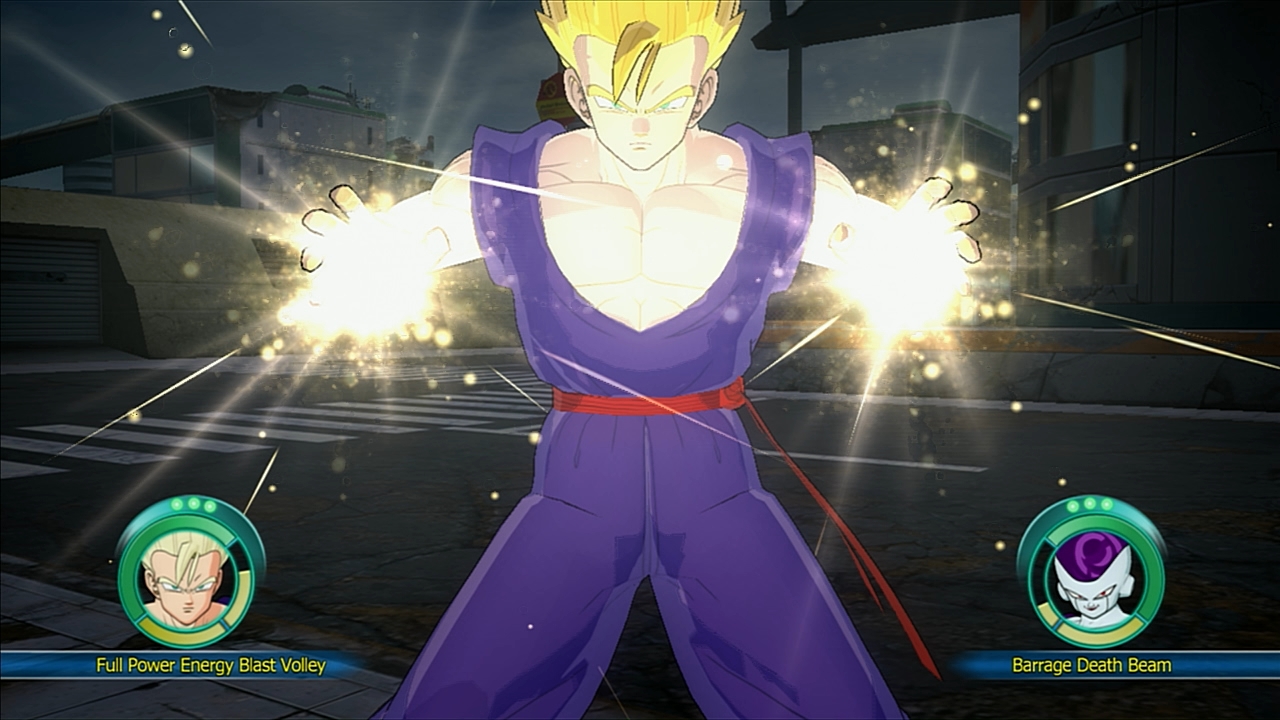Click the Gohan character portrait
This screenshot has width=1280, height=720.
coord(189,573)
